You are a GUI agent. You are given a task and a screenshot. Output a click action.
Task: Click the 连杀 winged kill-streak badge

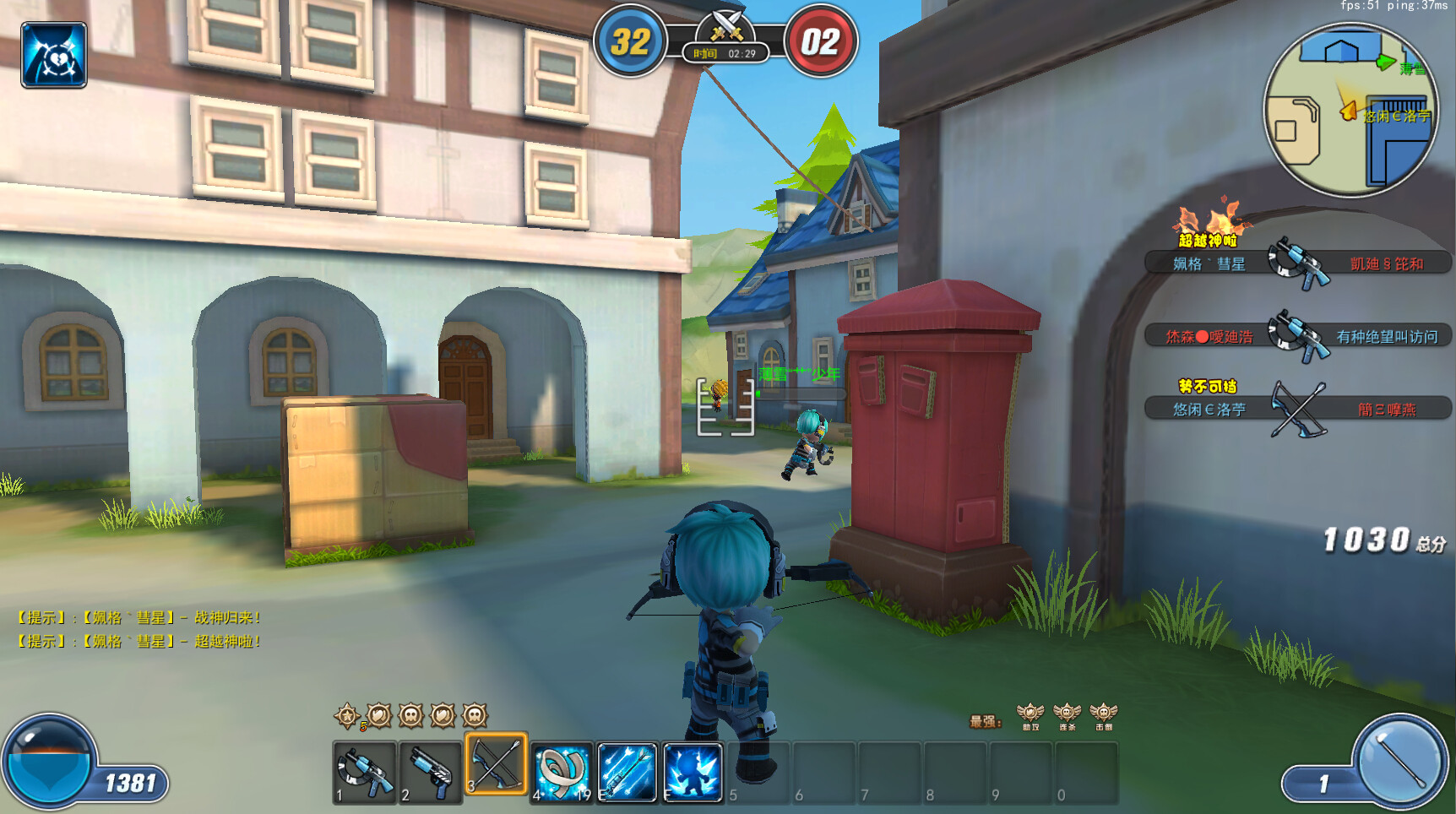(x=1068, y=716)
